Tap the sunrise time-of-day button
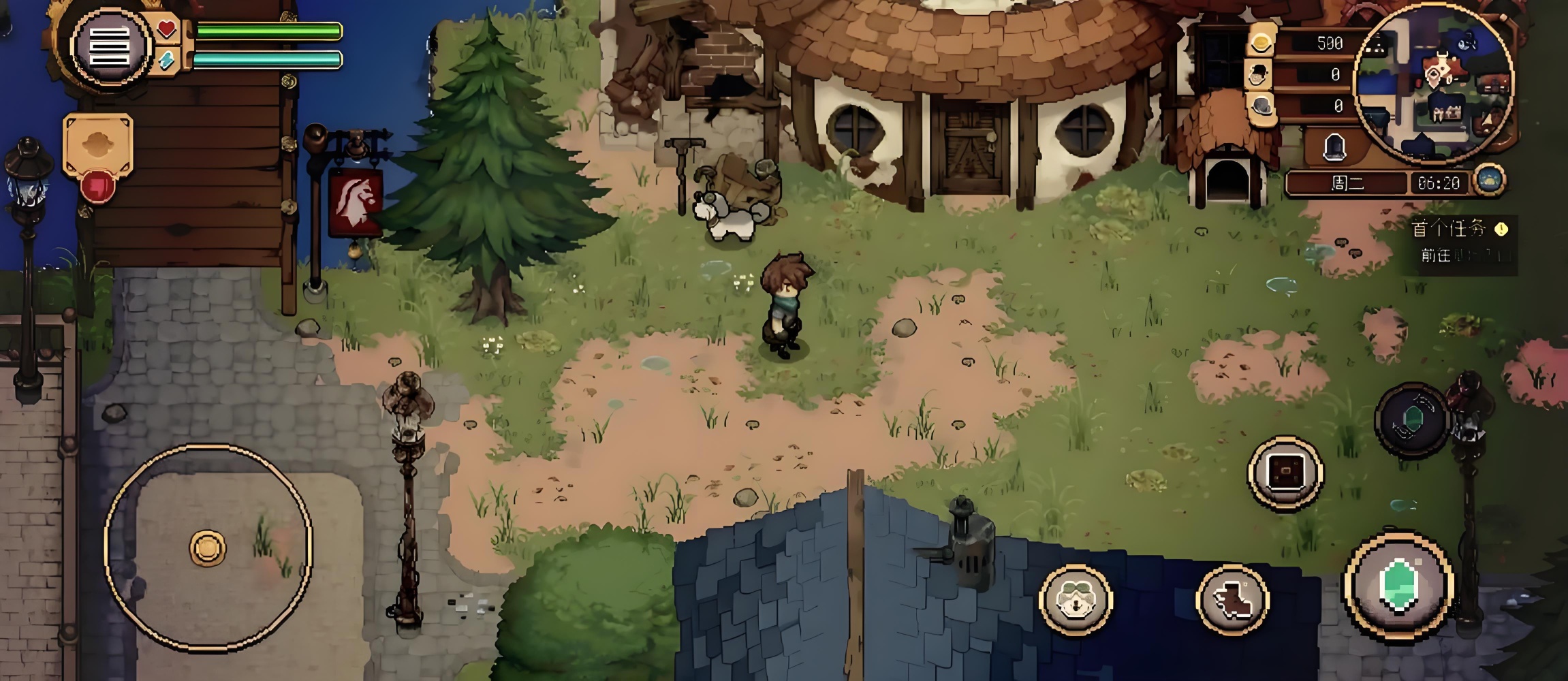 tap(1489, 181)
